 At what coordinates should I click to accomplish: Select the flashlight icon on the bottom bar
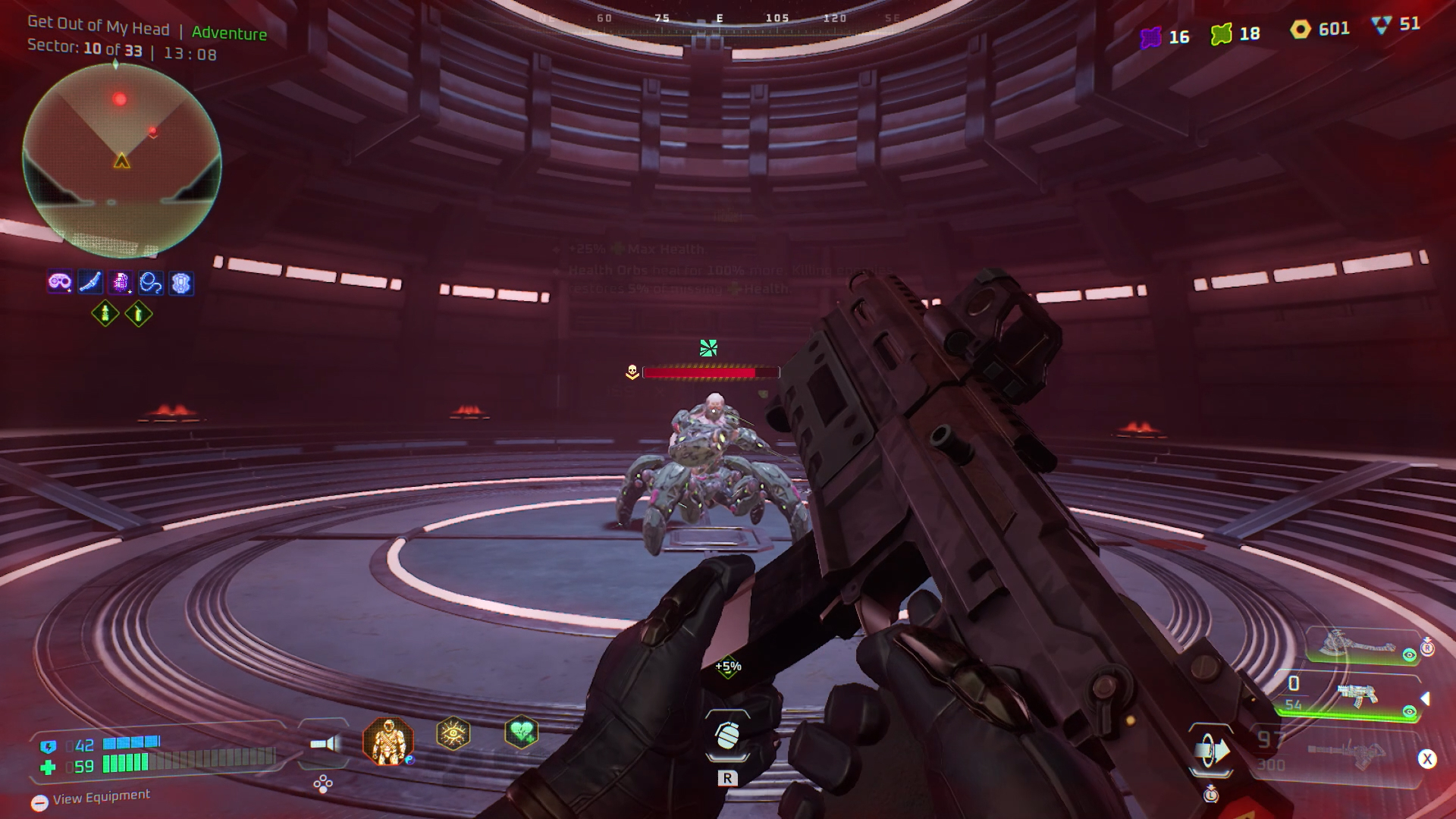click(x=322, y=743)
